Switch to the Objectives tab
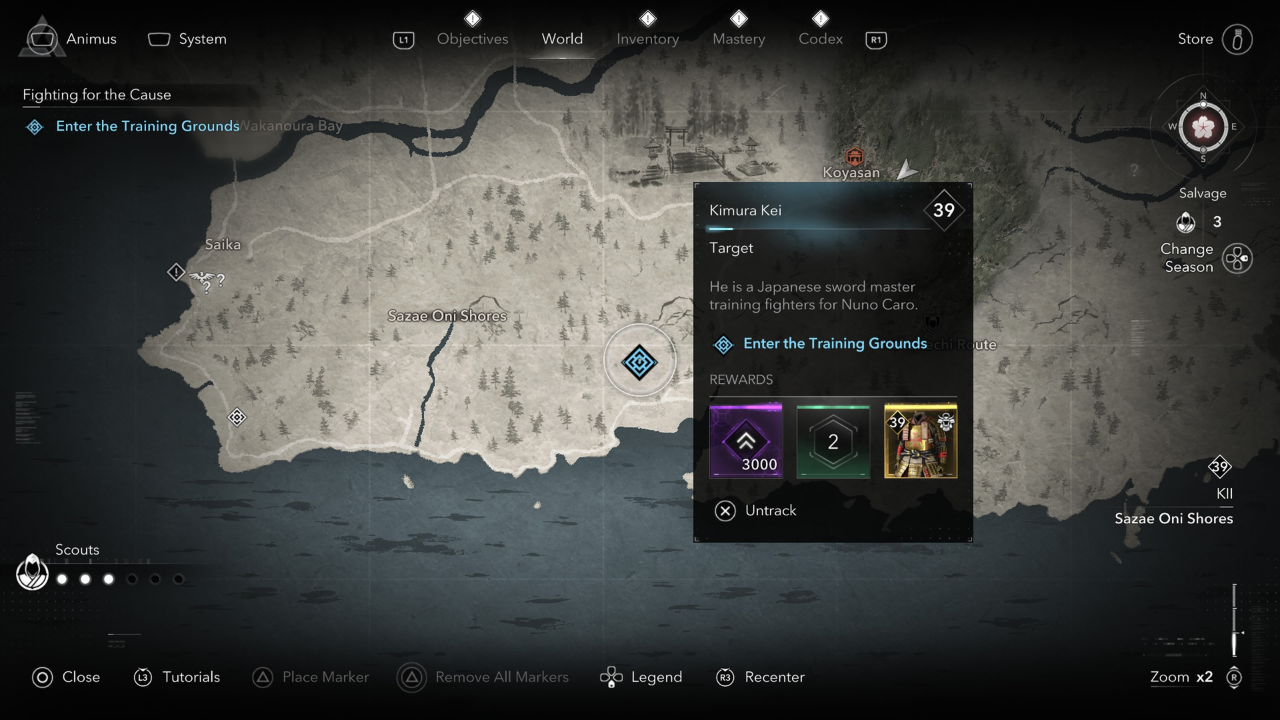The height and width of the screenshot is (720, 1280). click(472, 39)
